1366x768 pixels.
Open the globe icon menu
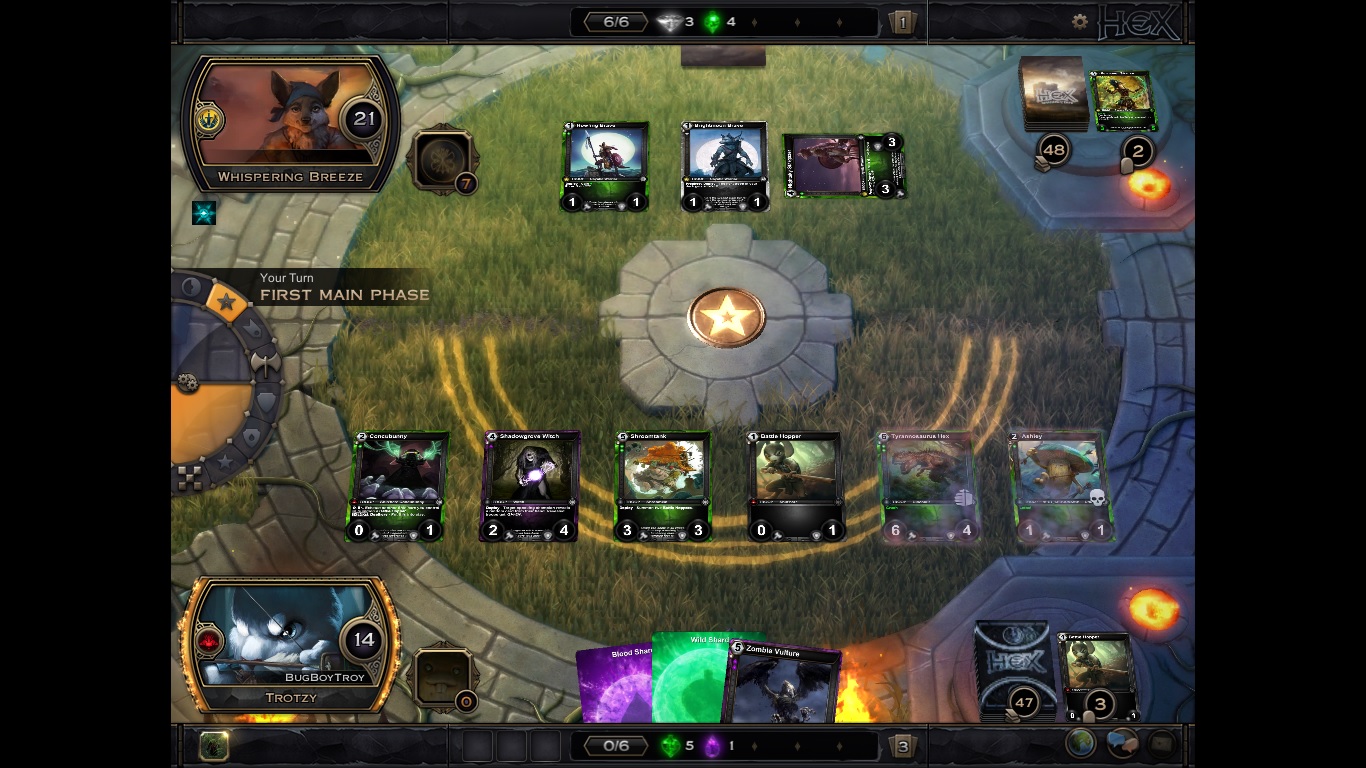1081,744
